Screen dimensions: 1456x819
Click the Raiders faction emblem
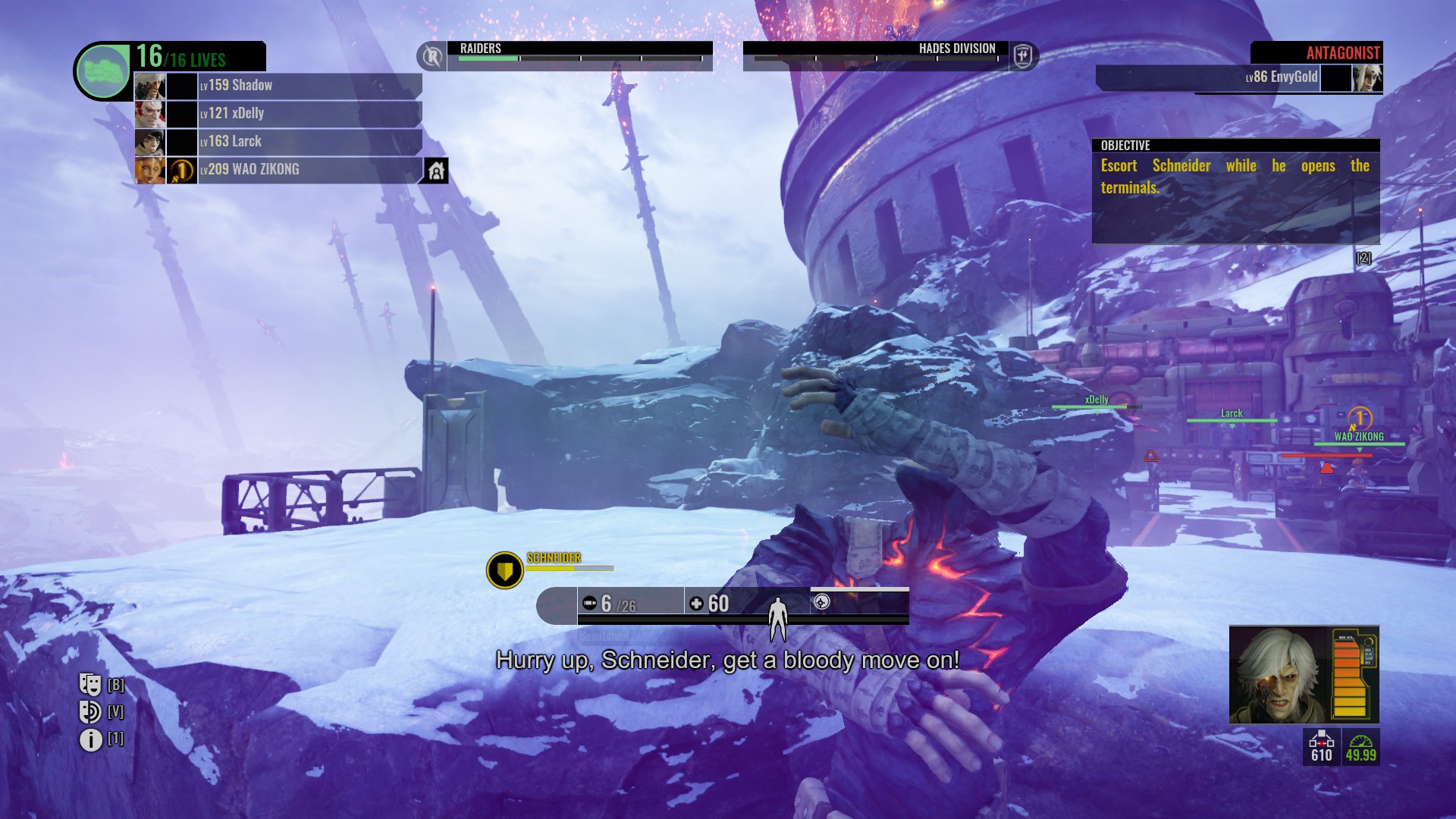pyautogui.click(x=431, y=56)
